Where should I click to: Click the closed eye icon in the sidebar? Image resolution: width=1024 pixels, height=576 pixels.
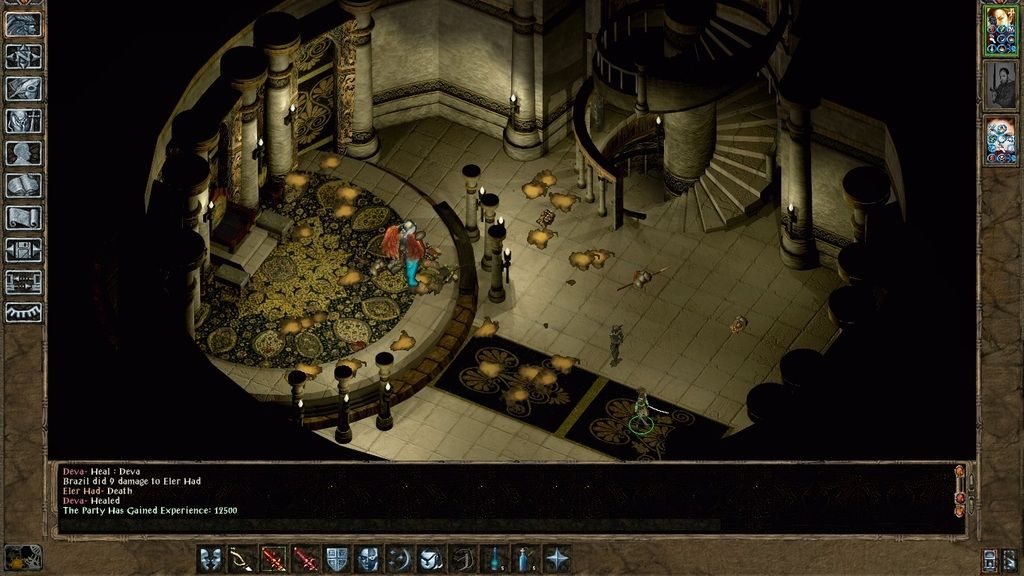coord(24,313)
